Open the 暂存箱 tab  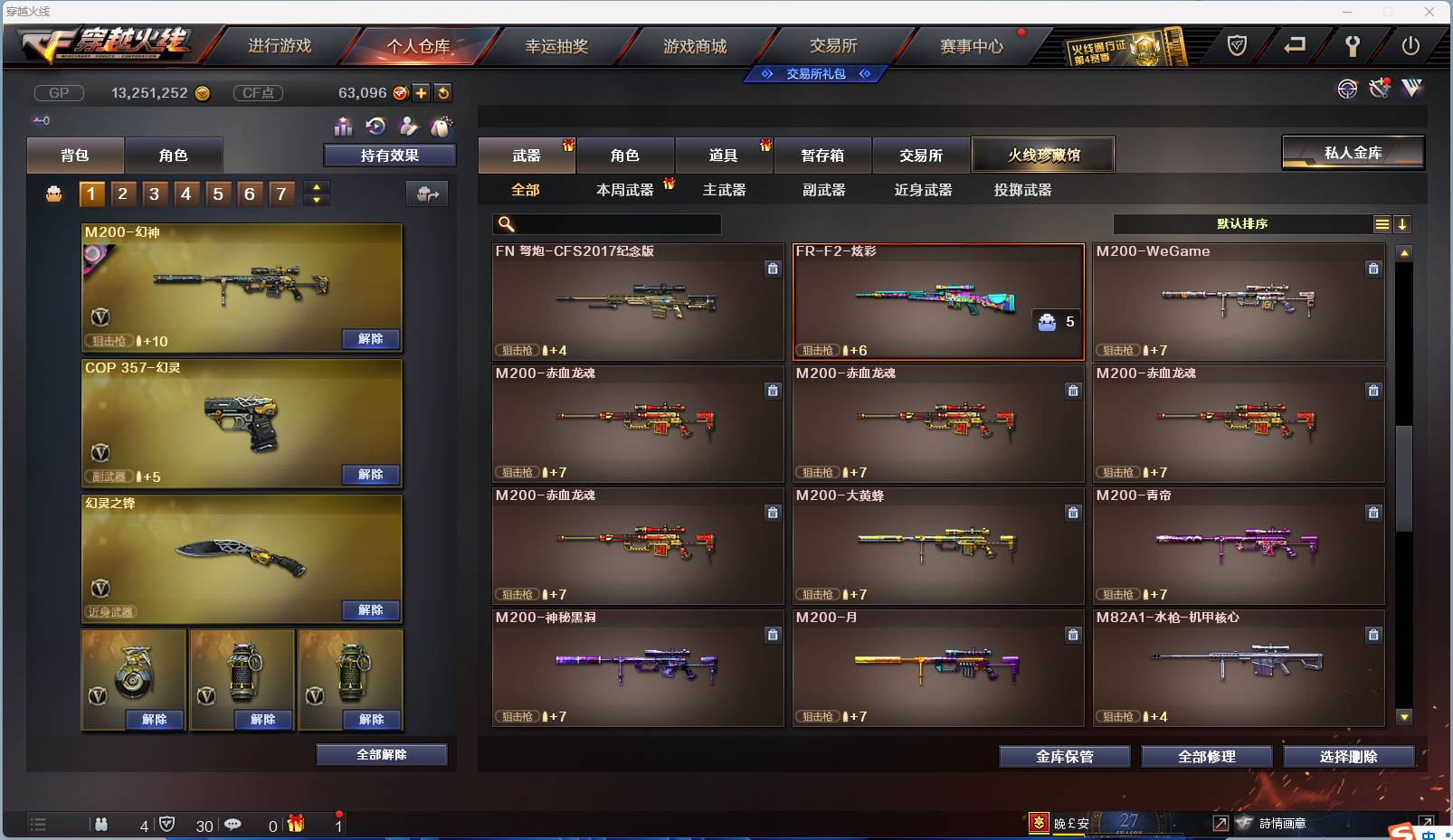(x=821, y=155)
